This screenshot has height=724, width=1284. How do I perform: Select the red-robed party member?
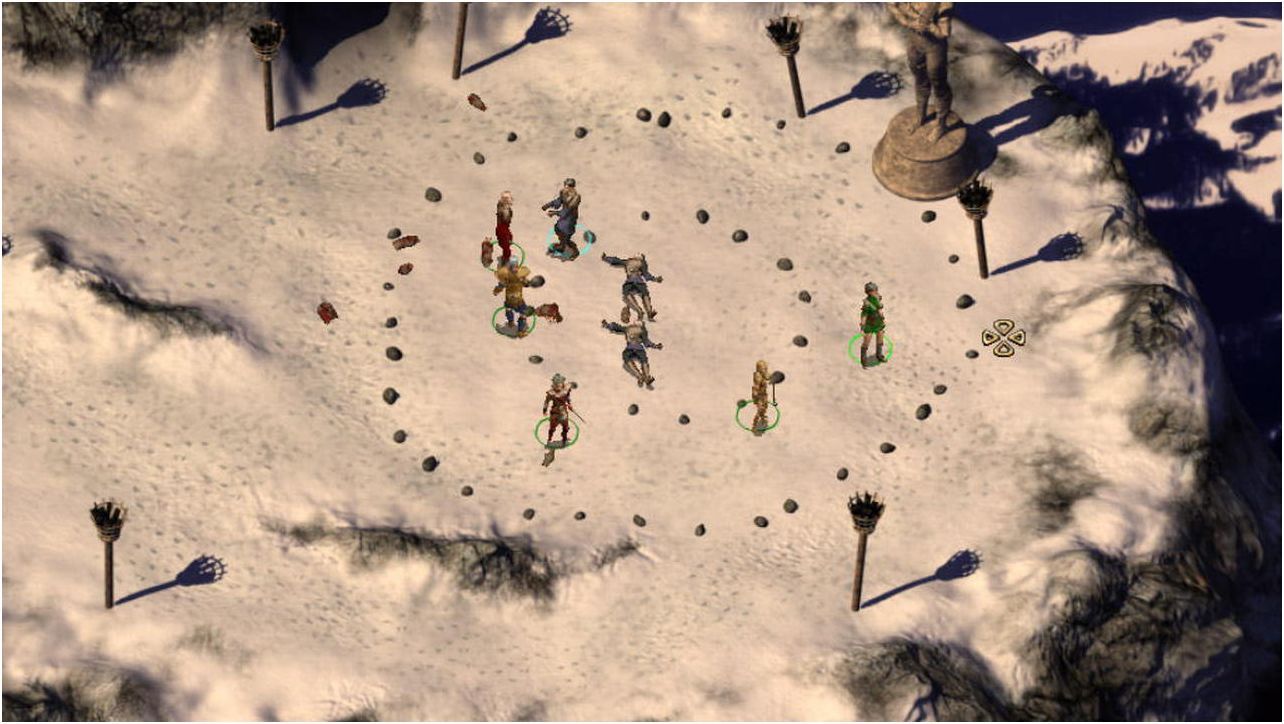[504, 228]
